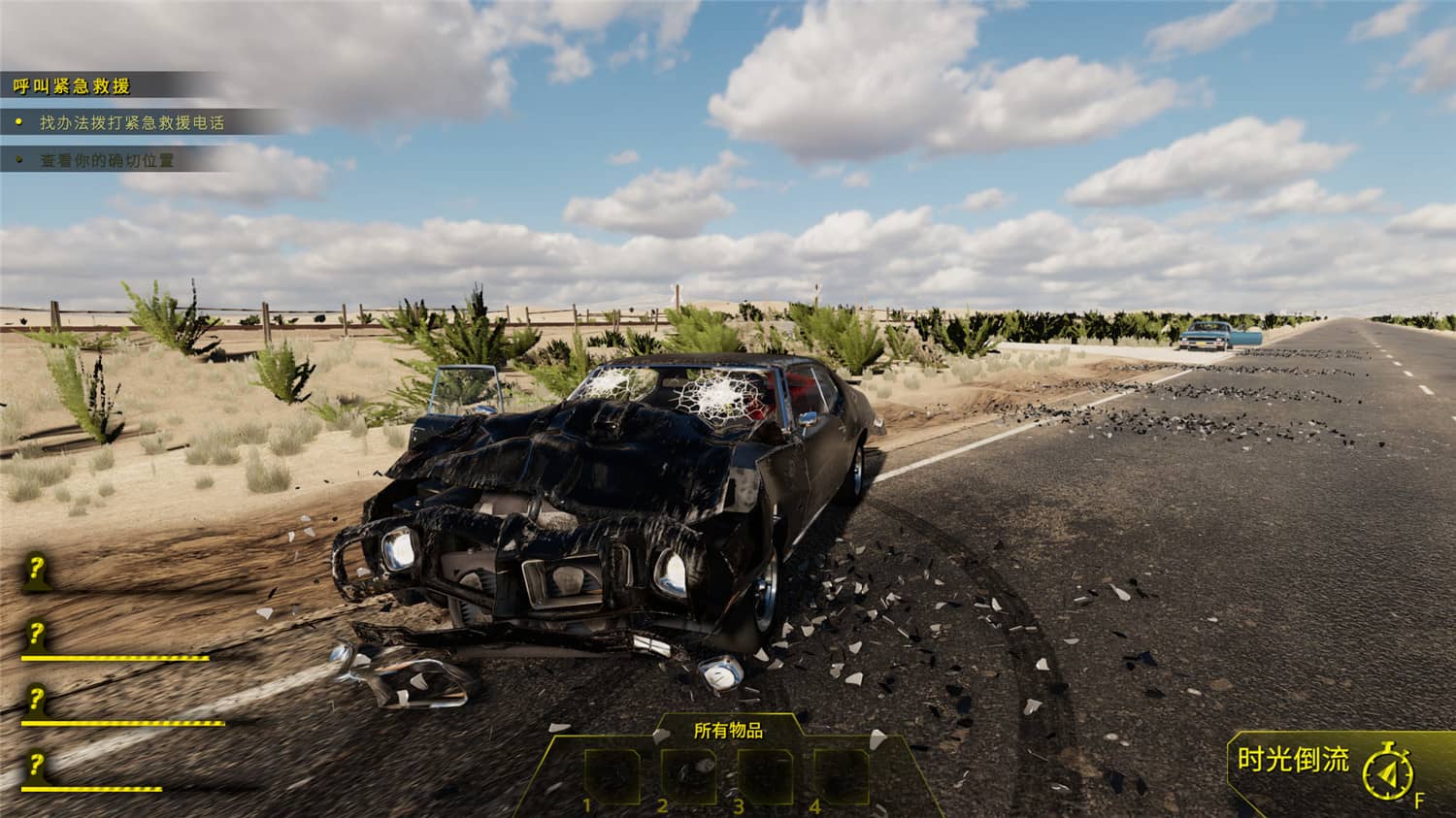Click the stopwatch rewind icon
This screenshot has height=818, width=1456.
[1388, 771]
